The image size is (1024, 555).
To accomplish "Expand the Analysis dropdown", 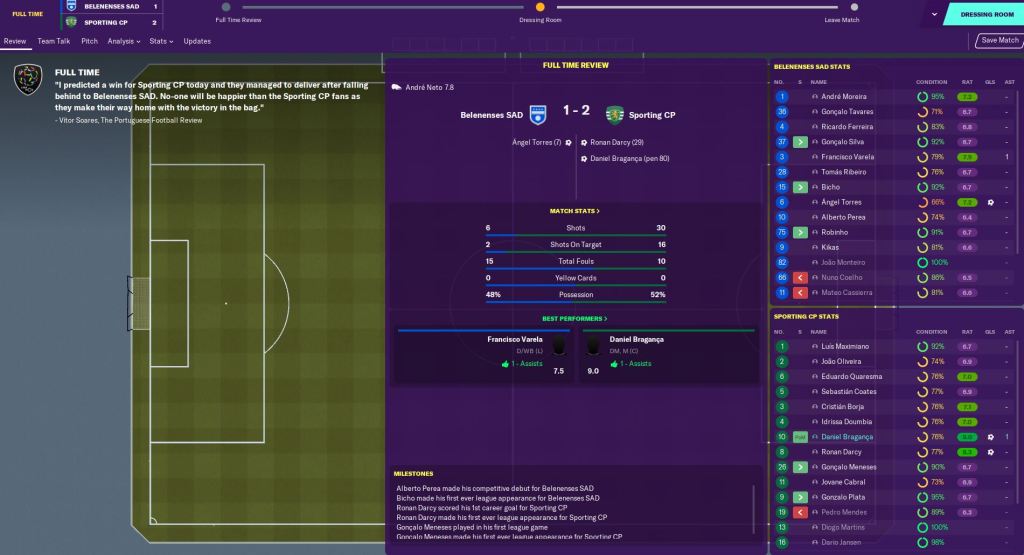I will tap(125, 41).
